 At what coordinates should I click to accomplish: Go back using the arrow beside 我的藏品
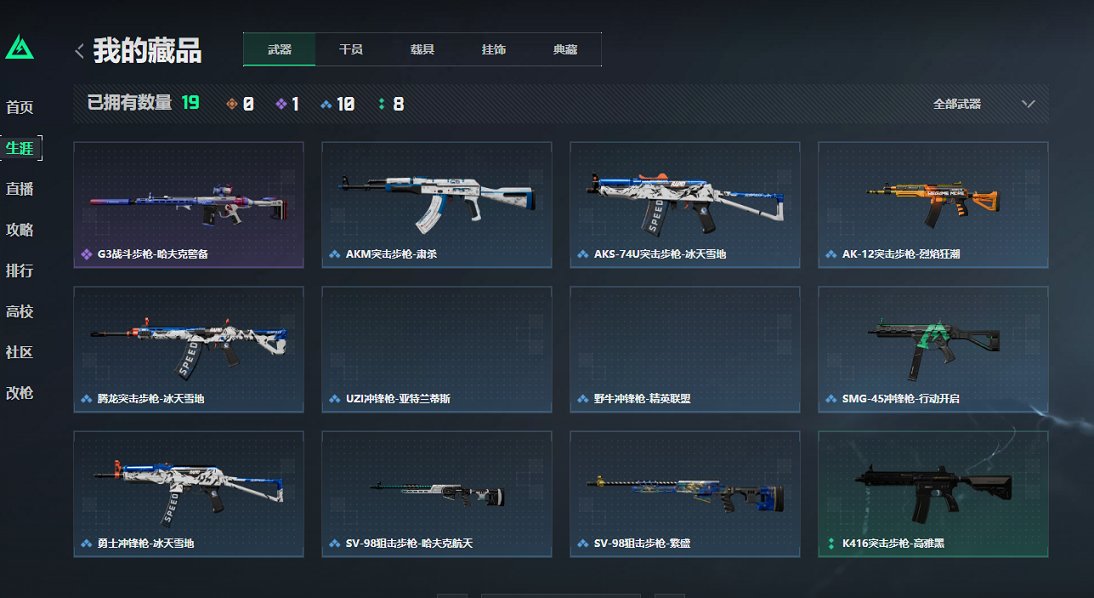tap(79, 51)
